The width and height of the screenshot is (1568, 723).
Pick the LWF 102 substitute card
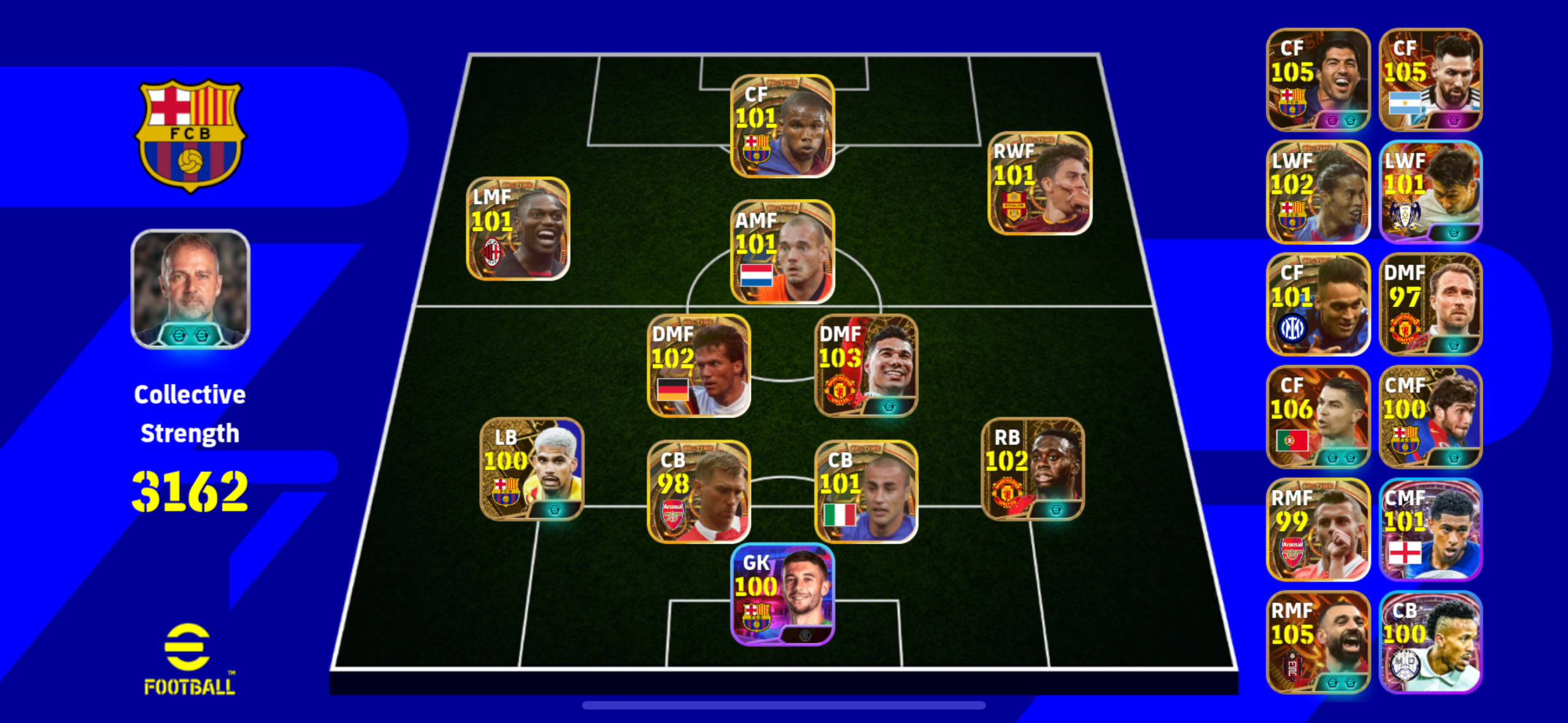[x=1317, y=192]
